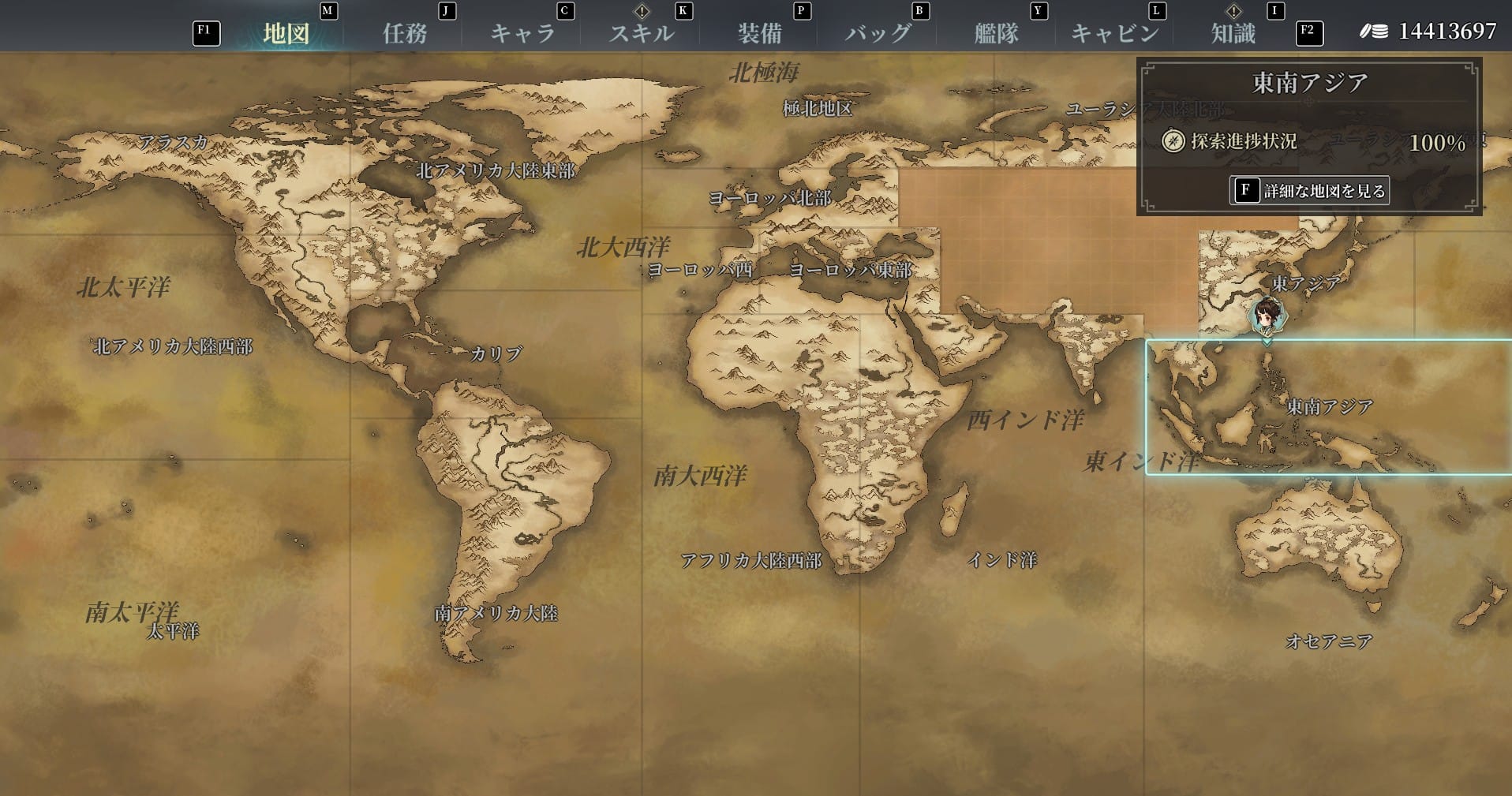
Task: Click the player character map marker
Action: click(1267, 316)
